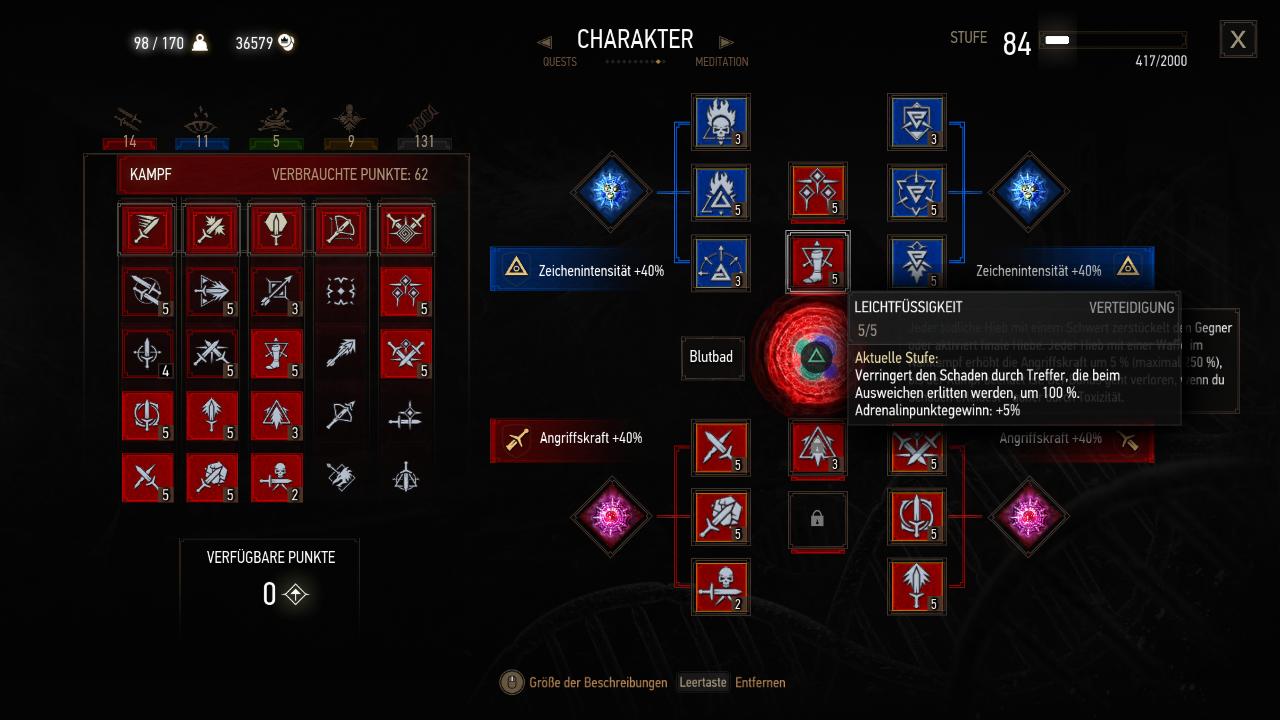Switch to the crossed swords combat tab
This screenshot has height=720, width=1280.
click(x=129, y=126)
